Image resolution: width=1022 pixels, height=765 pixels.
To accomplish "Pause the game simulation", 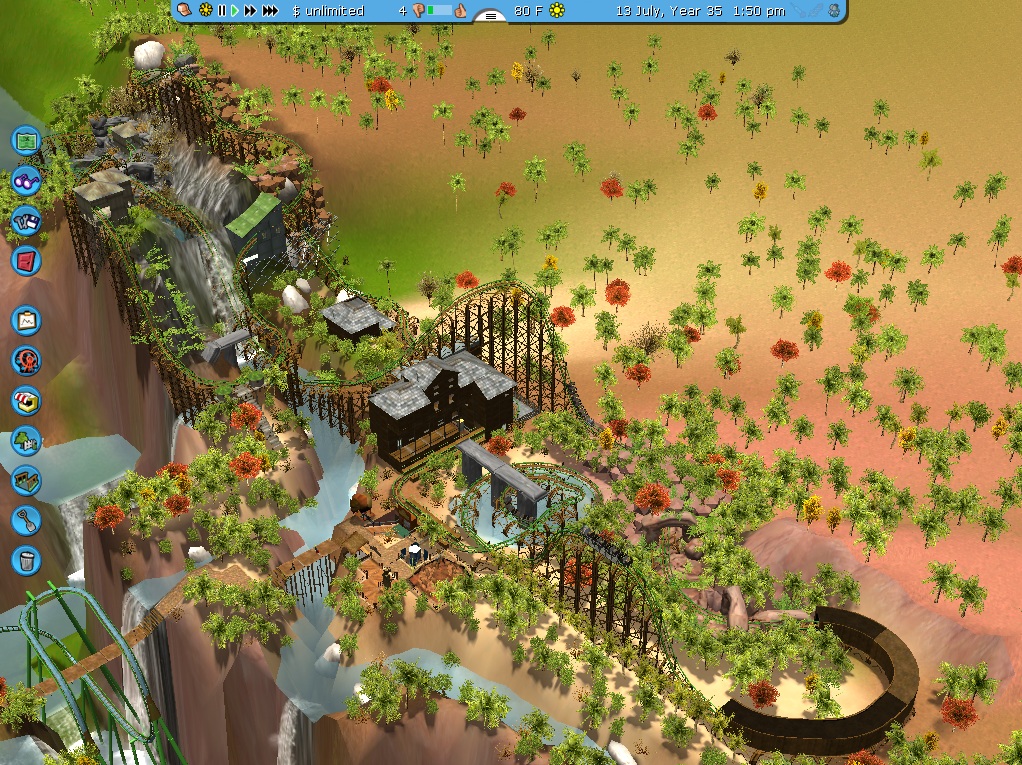I will (x=221, y=11).
